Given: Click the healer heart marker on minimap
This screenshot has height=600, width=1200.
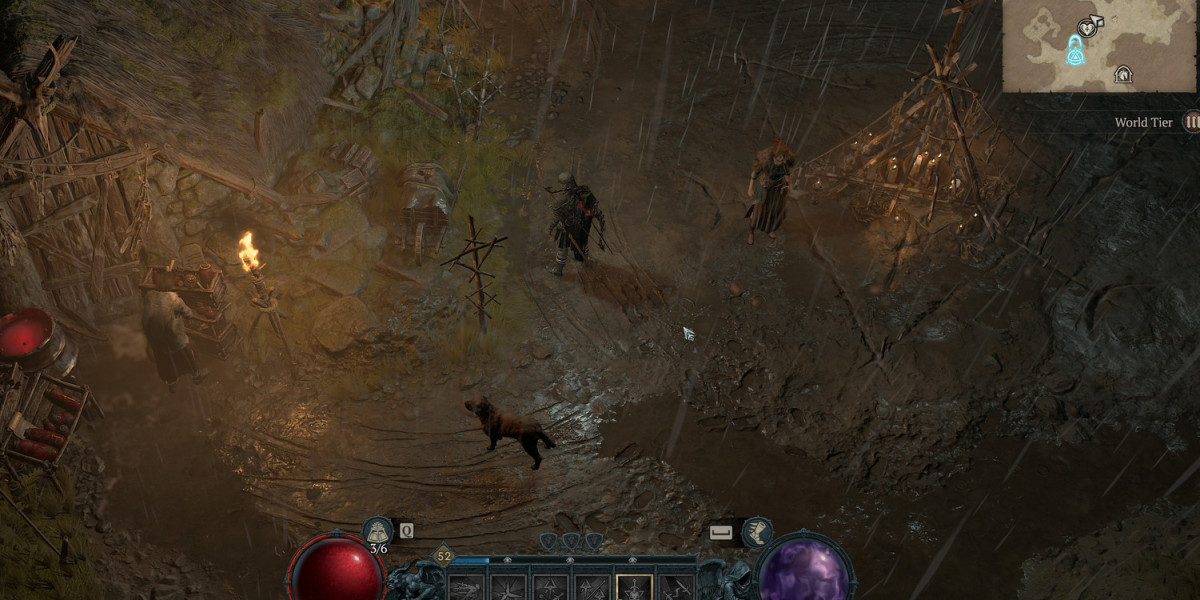Looking at the screenshot, I should (x=1087, y=27).
